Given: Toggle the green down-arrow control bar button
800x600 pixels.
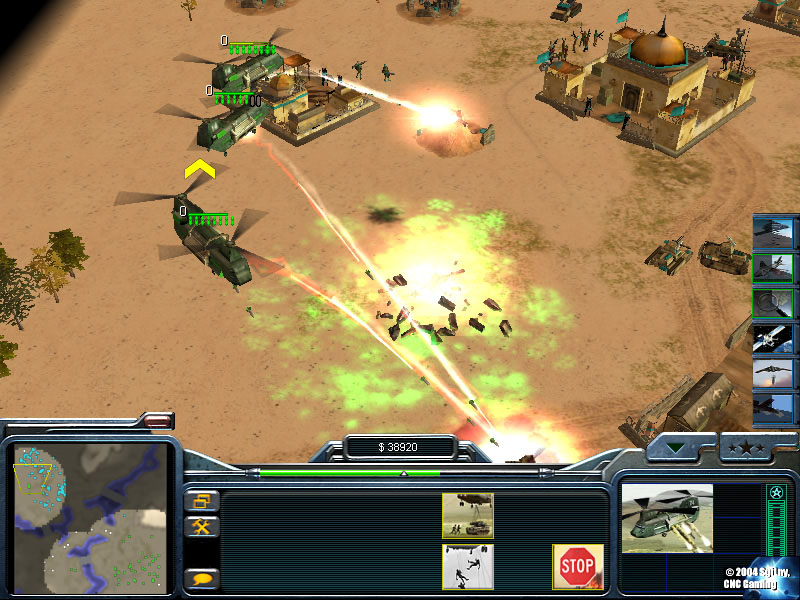Looking at the screenshot, I should (682, 448).
